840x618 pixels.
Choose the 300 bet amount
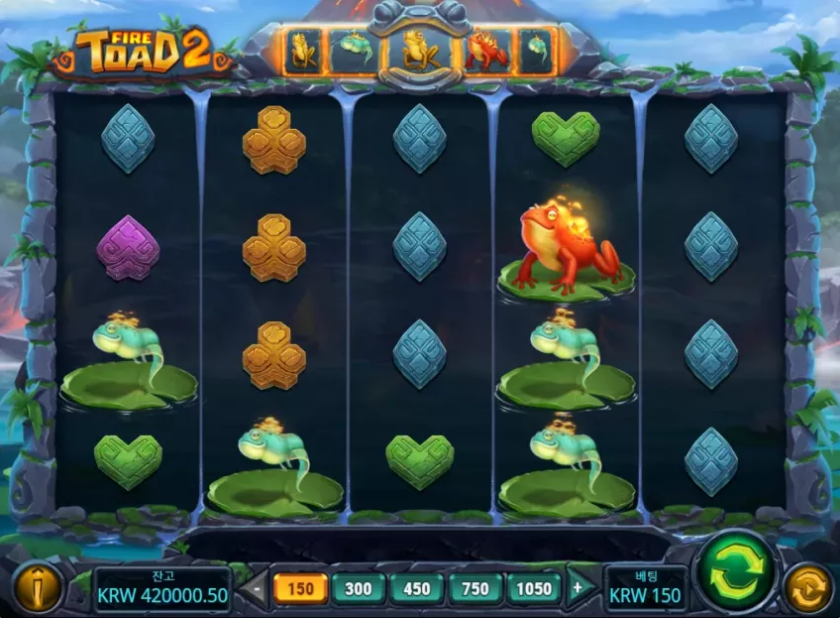358,588
